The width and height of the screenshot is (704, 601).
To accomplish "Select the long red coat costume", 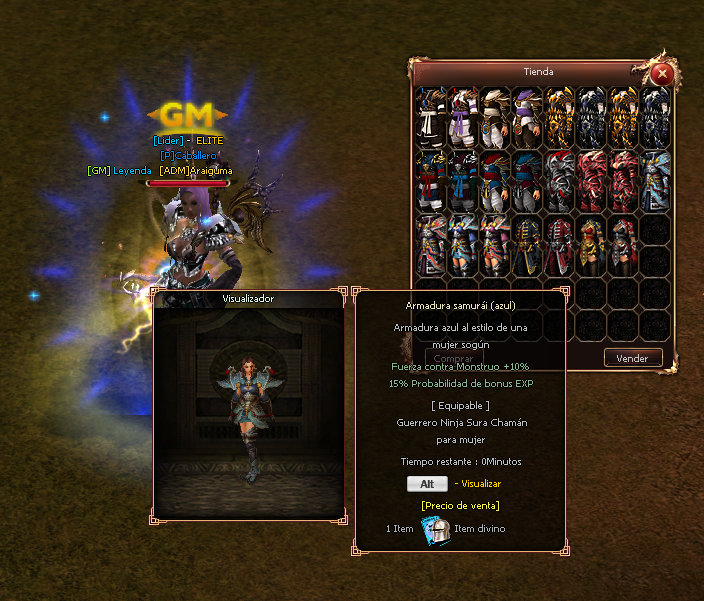I will click(x=559, y=247).
